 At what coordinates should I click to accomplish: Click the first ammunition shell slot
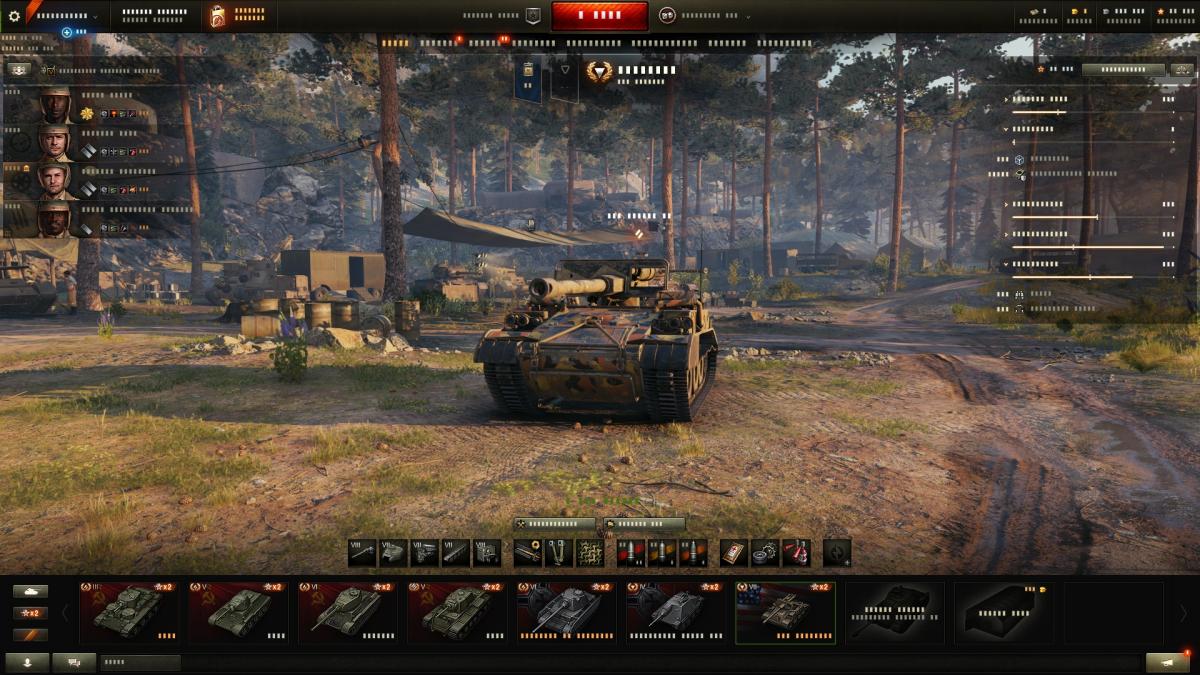point(630,552)
